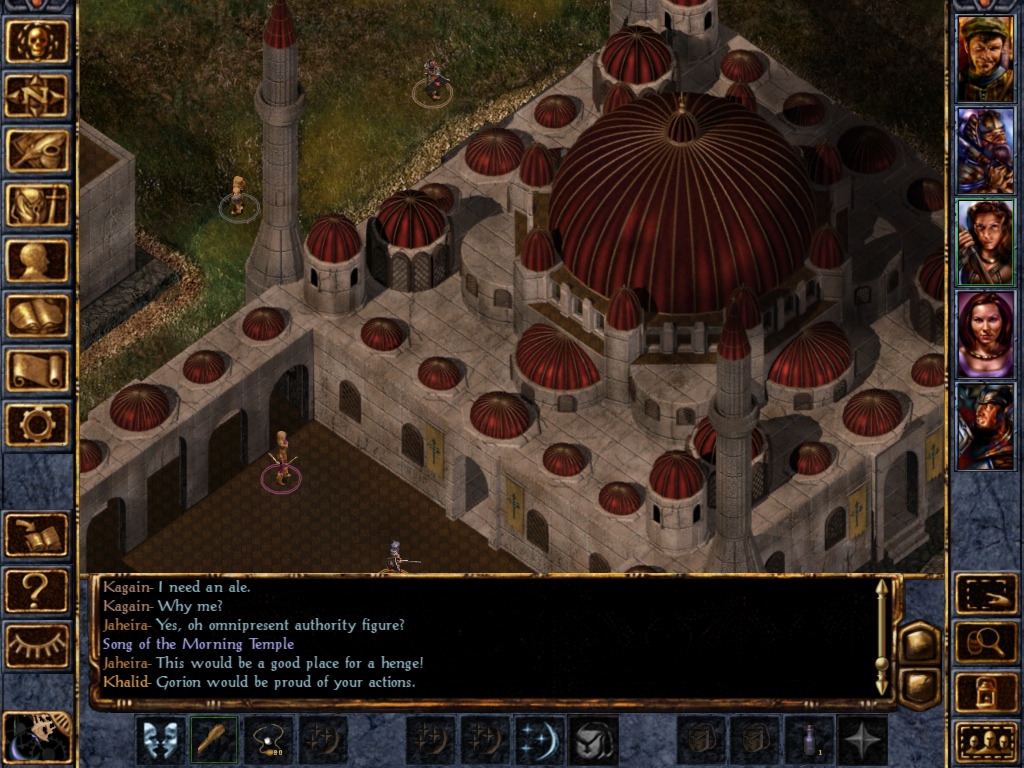Open the inventory screen
This screenshot has width=1024, height=768.
[x=37, y=205]
